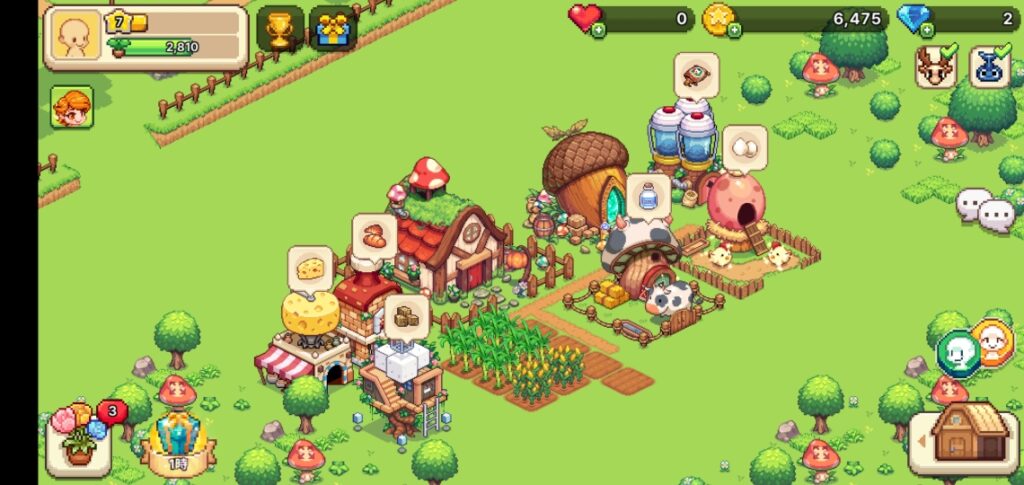Open the blue potion flask icon
Image resolution: width=1024 pixels, height=485 pixels.
(x=989, y=66)
